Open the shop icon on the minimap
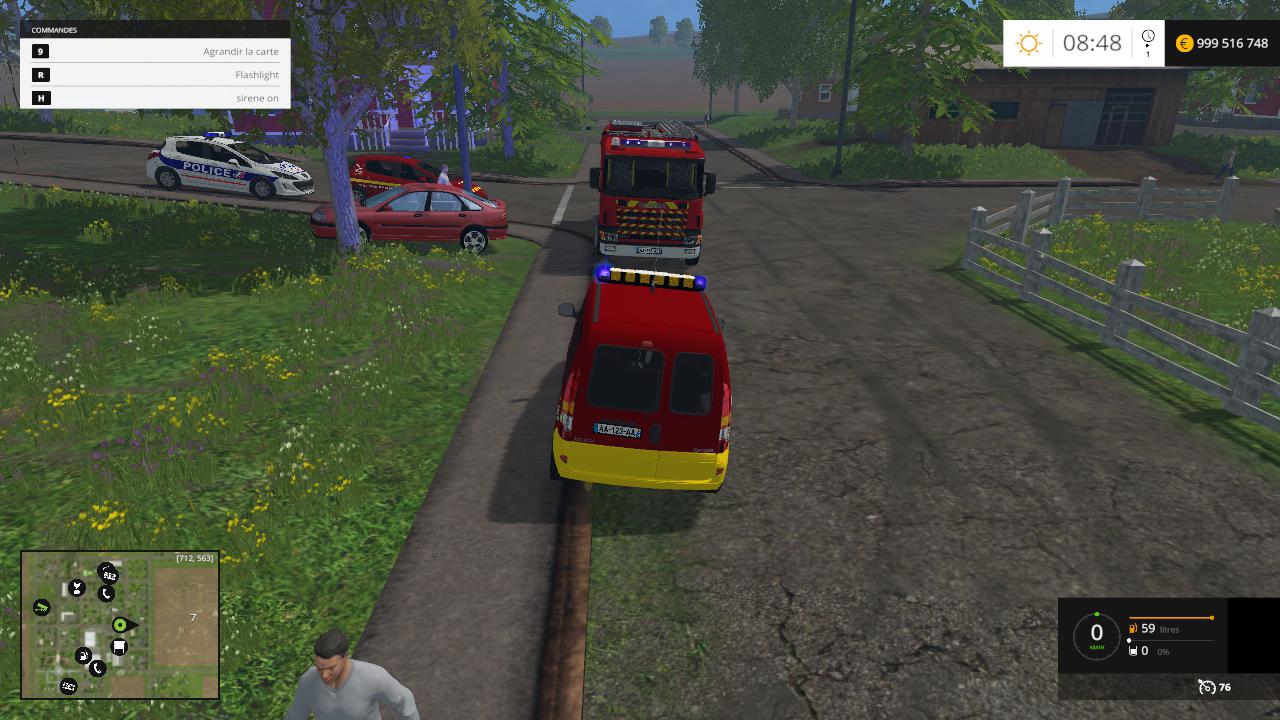The image size is (1280, 720). pyautogui.click(x=119, y=645)
